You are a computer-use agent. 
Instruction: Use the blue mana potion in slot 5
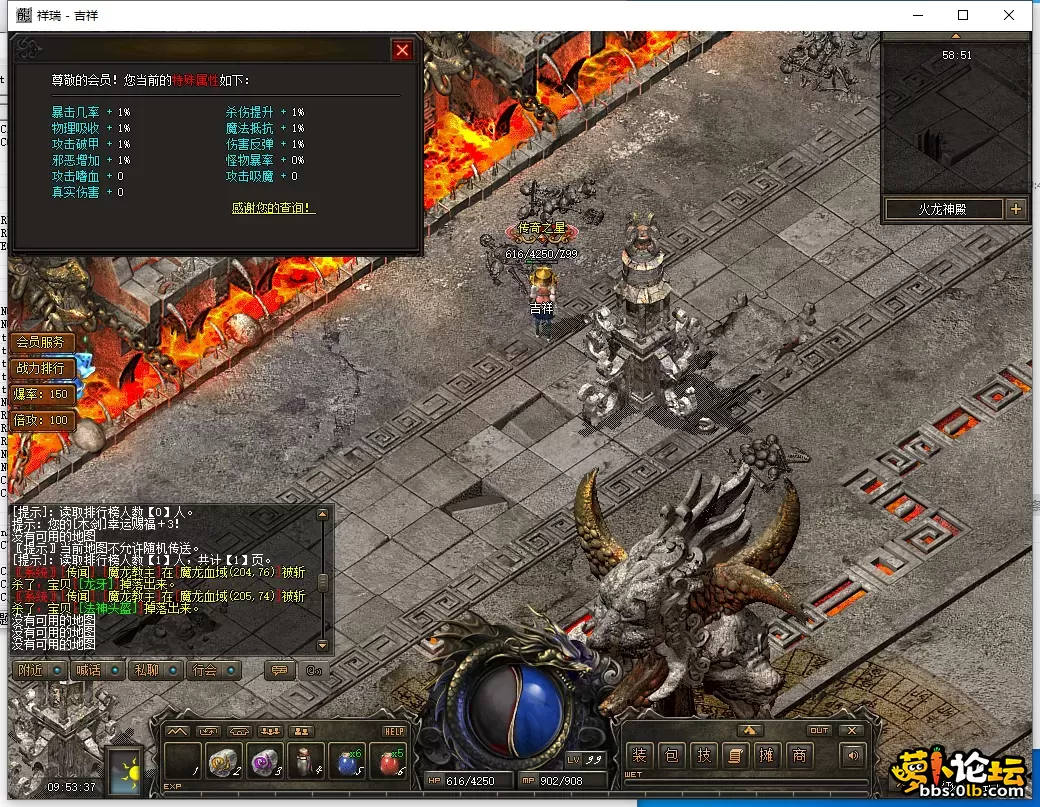(349, 762)
